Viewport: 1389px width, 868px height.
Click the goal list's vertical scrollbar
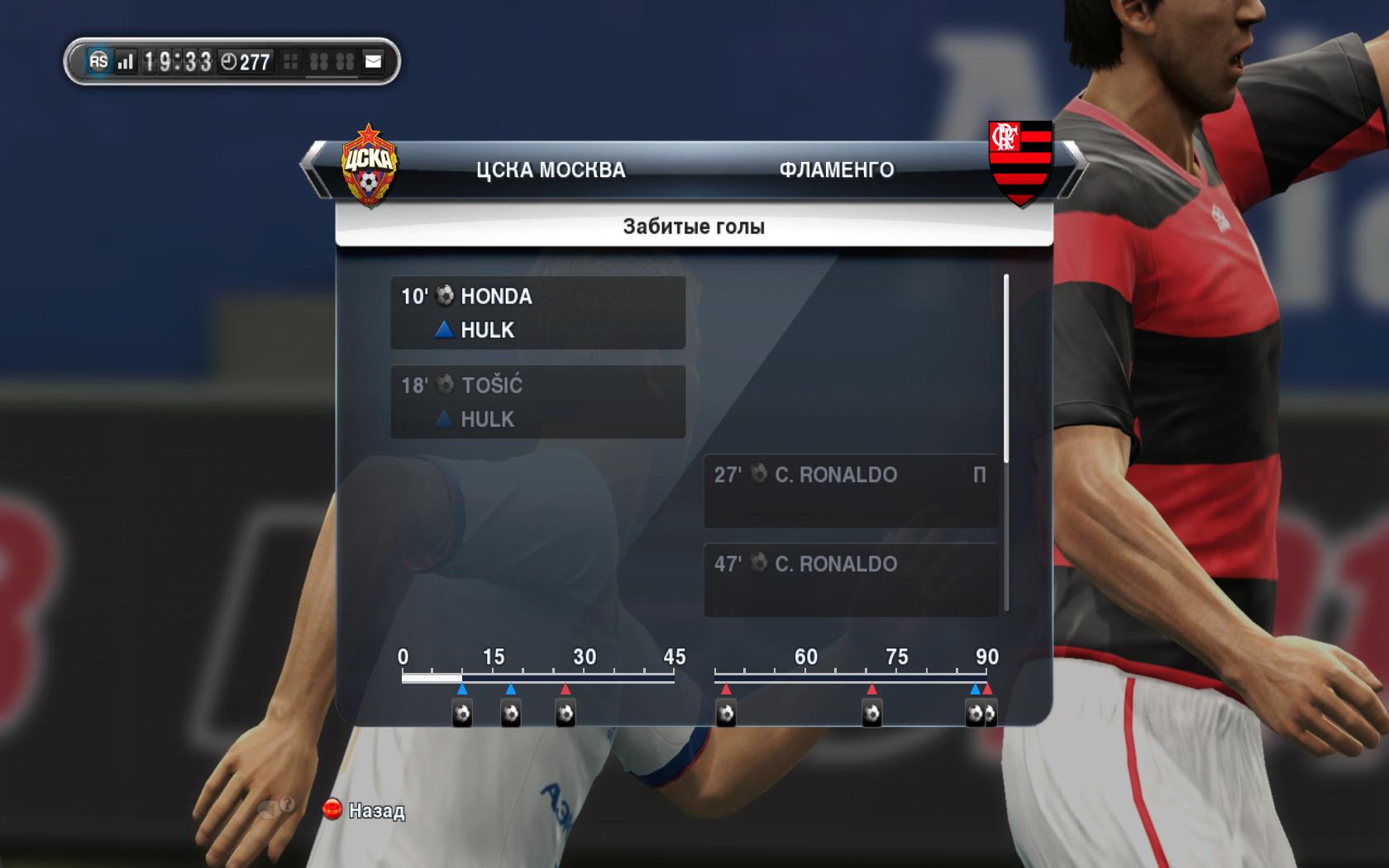point(1006,369)
